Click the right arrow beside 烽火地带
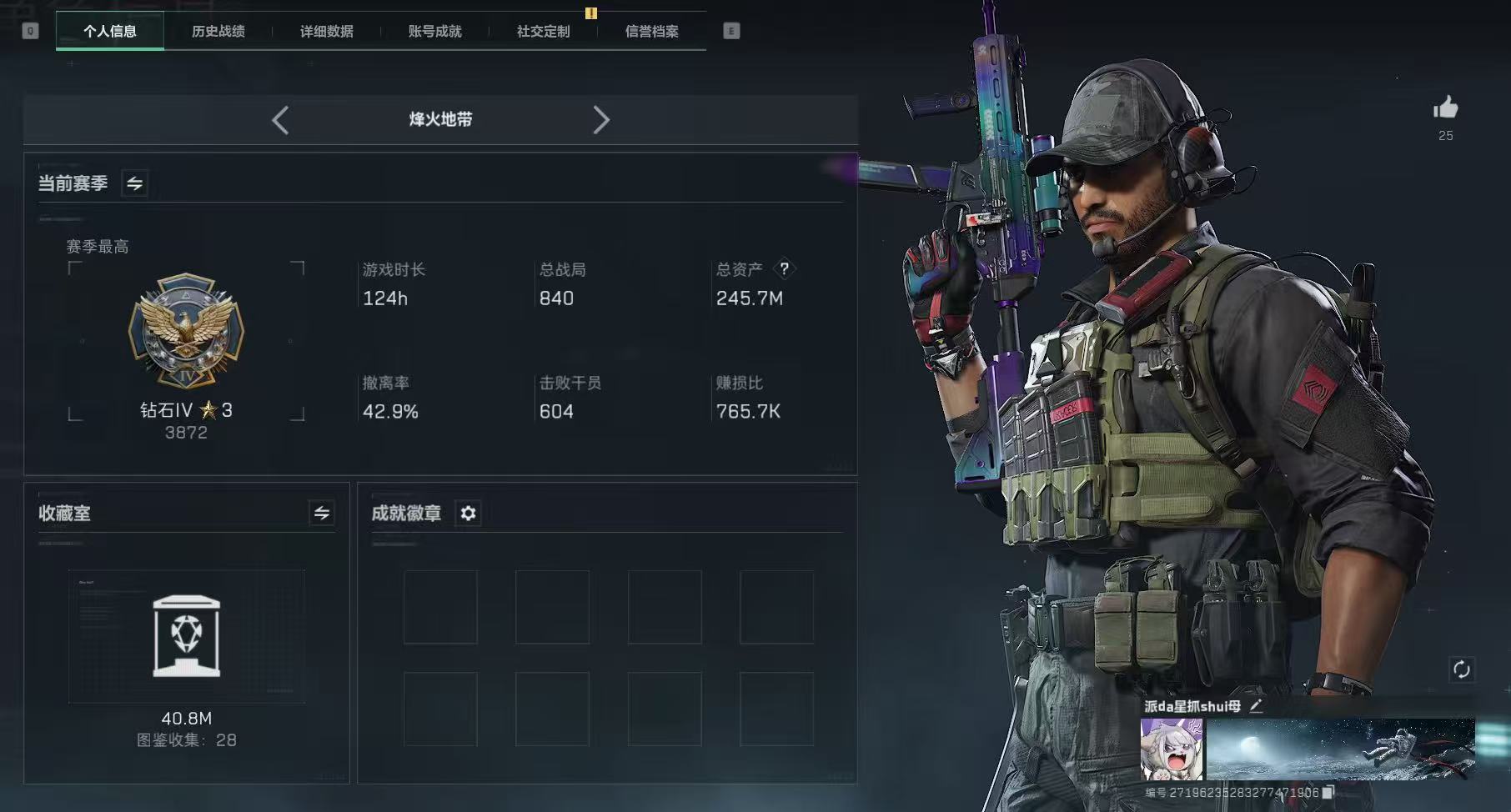This screenshot has height=812, width=1511. click(601, 120)
